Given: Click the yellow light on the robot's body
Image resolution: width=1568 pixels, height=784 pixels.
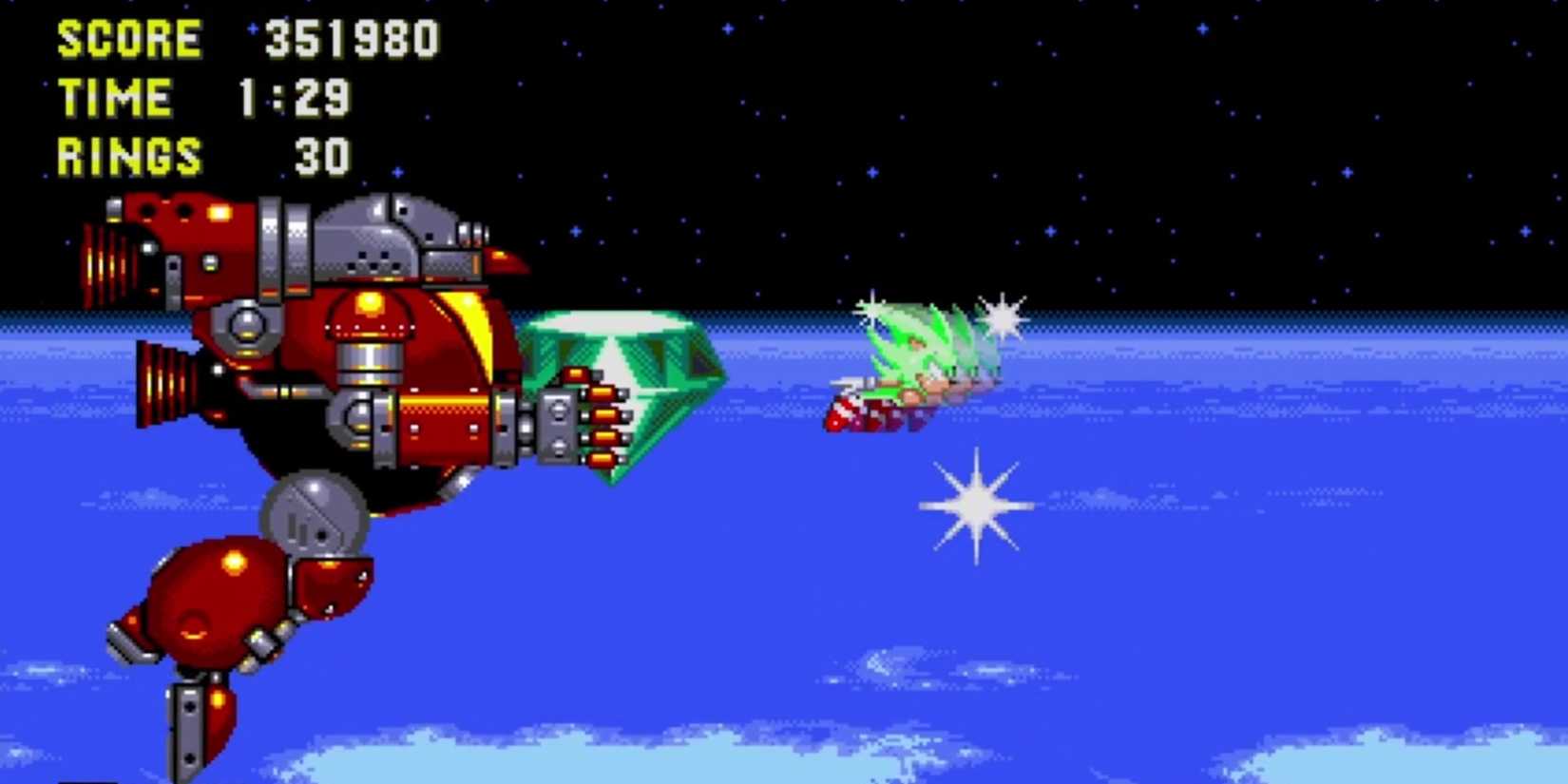Looking at the screenshot, I should [371, 304].
